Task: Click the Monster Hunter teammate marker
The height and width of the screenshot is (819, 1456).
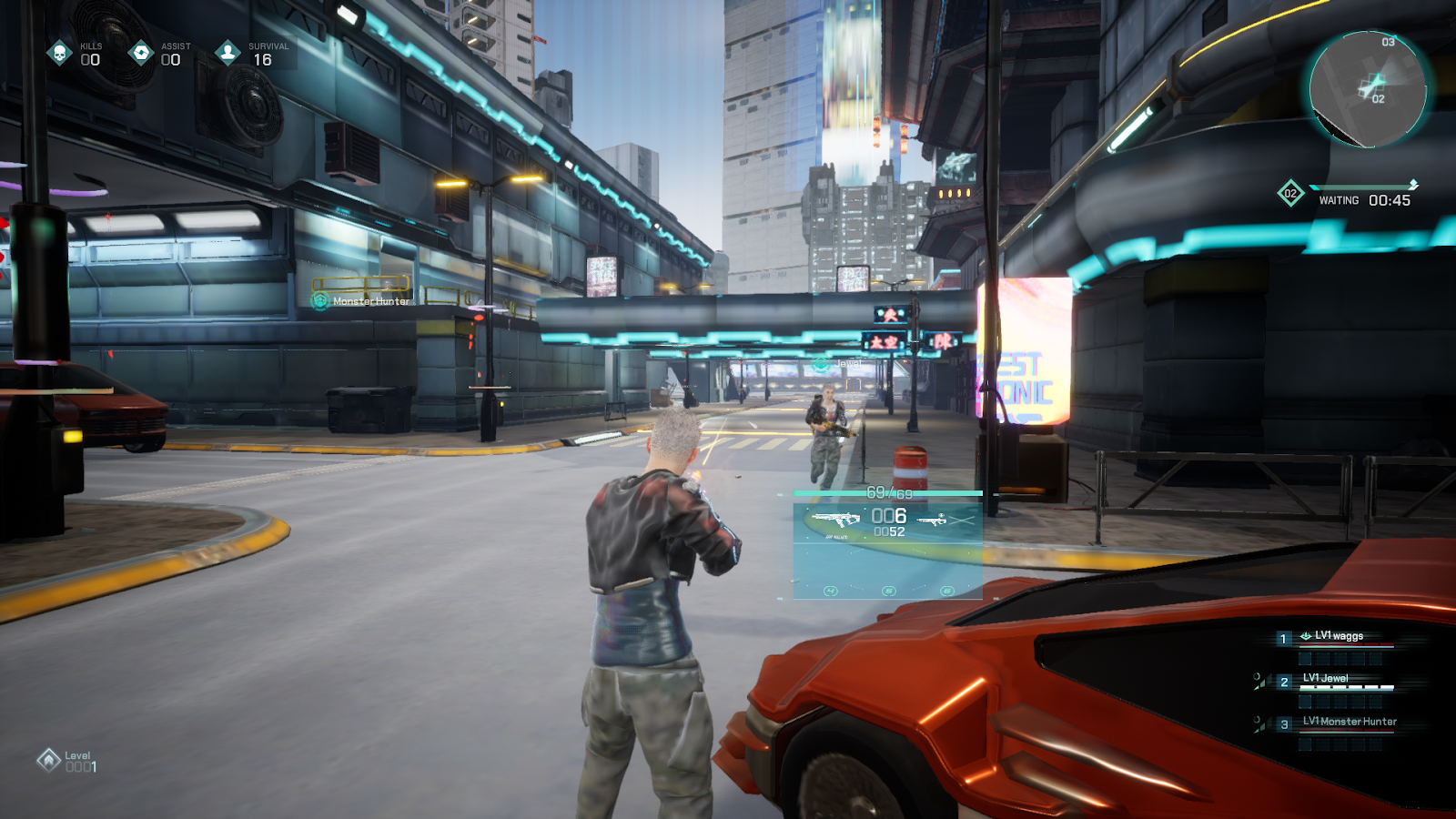Action: [x=320, y=300]
